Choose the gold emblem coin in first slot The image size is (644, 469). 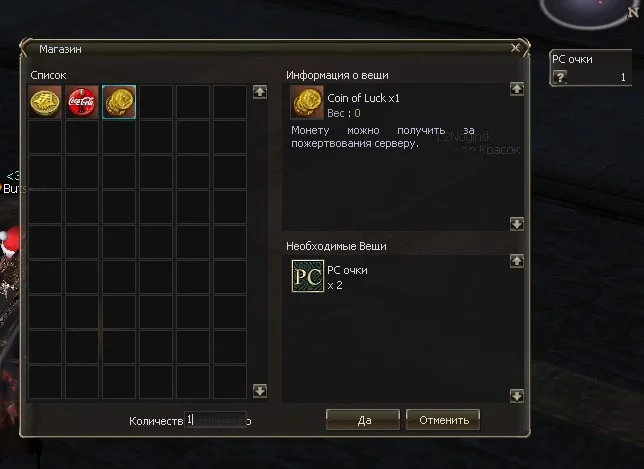tap(45, 102)
